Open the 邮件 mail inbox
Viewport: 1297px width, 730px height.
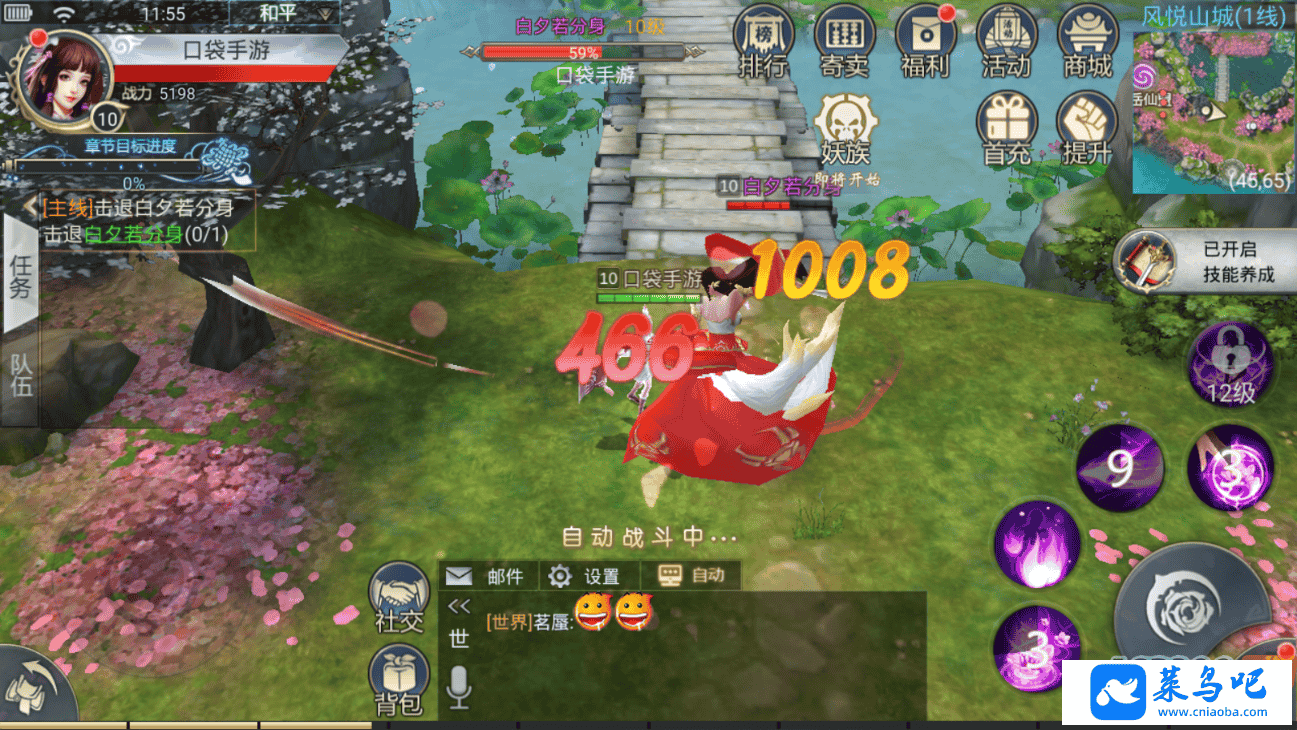(x=487, y=576)
